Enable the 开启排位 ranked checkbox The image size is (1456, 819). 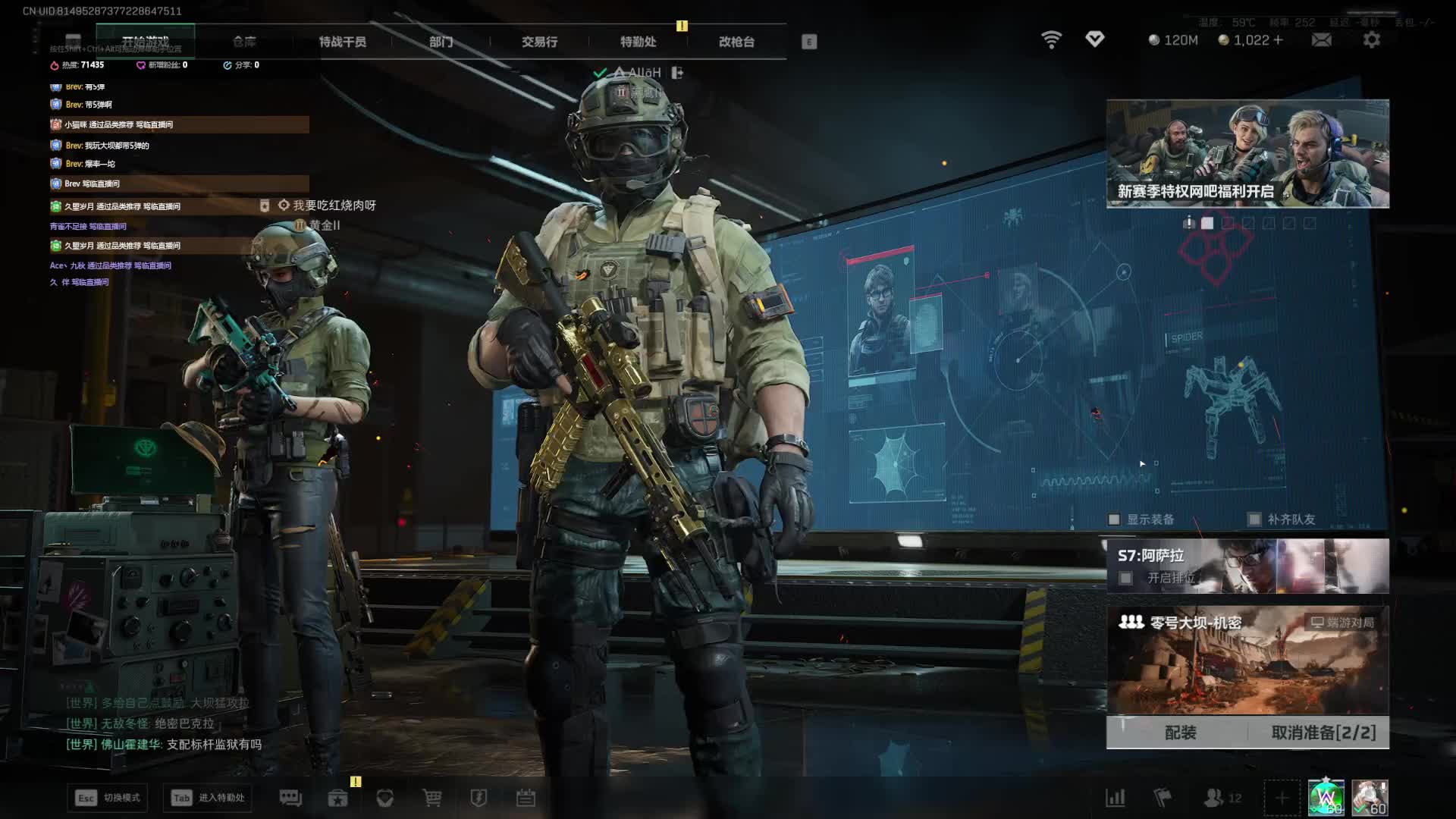pyautogui.click(x=1126, y=579)
